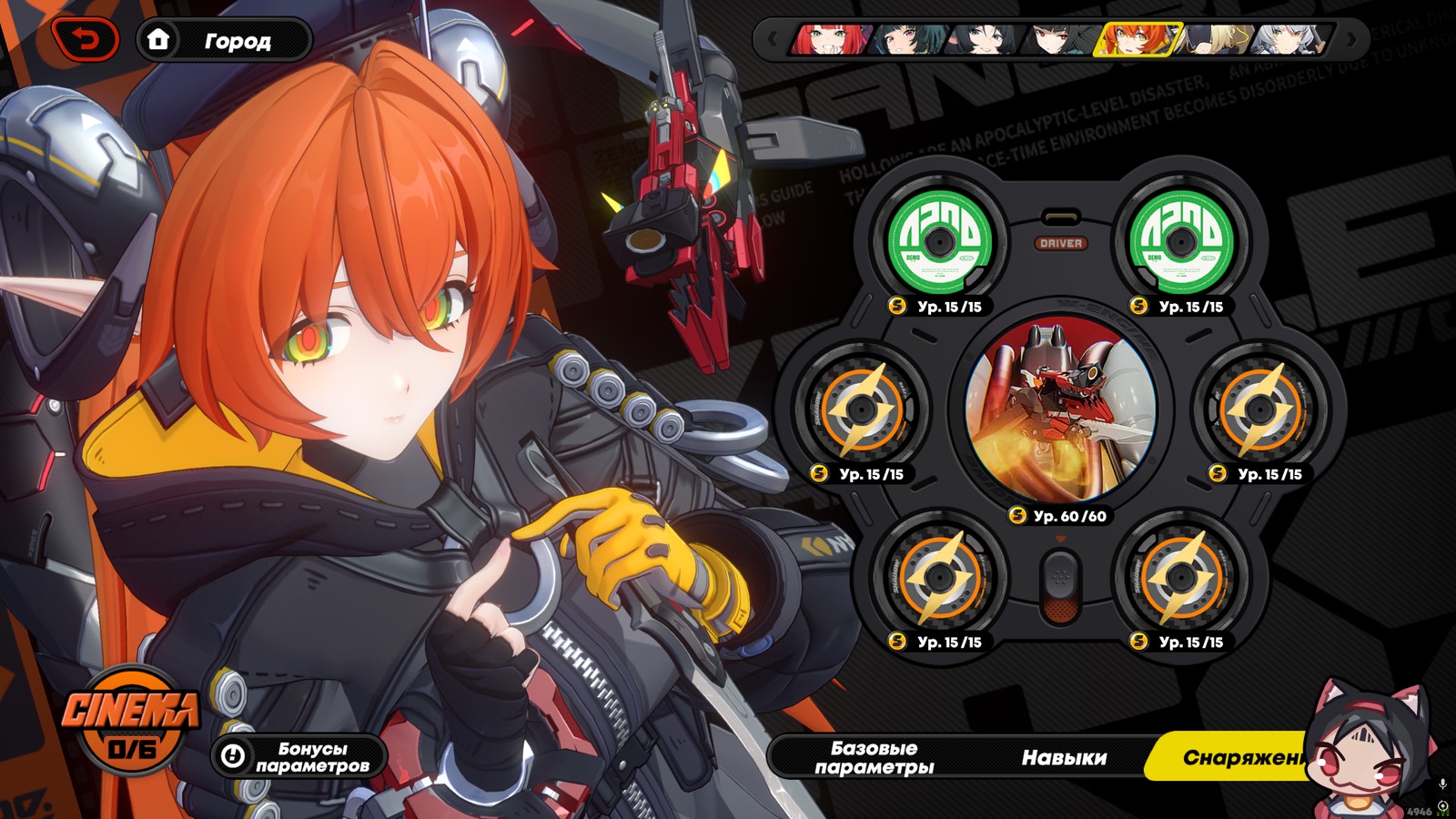Open the Навыки tab

[x=1064, y=757]
